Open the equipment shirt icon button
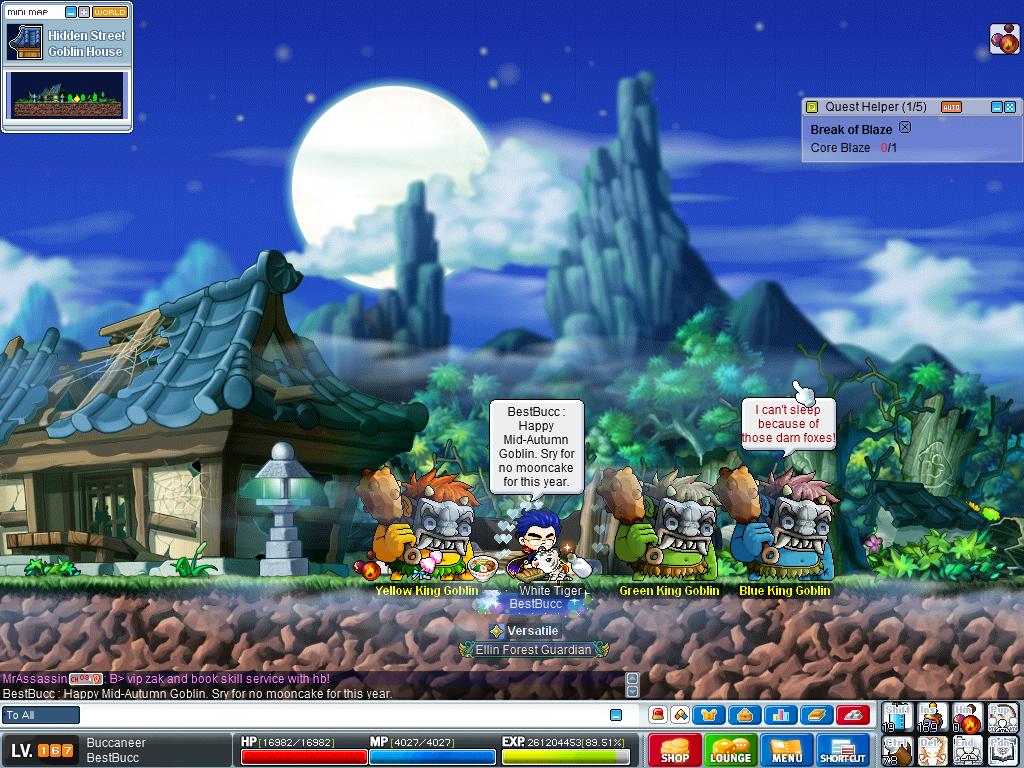 711,715
